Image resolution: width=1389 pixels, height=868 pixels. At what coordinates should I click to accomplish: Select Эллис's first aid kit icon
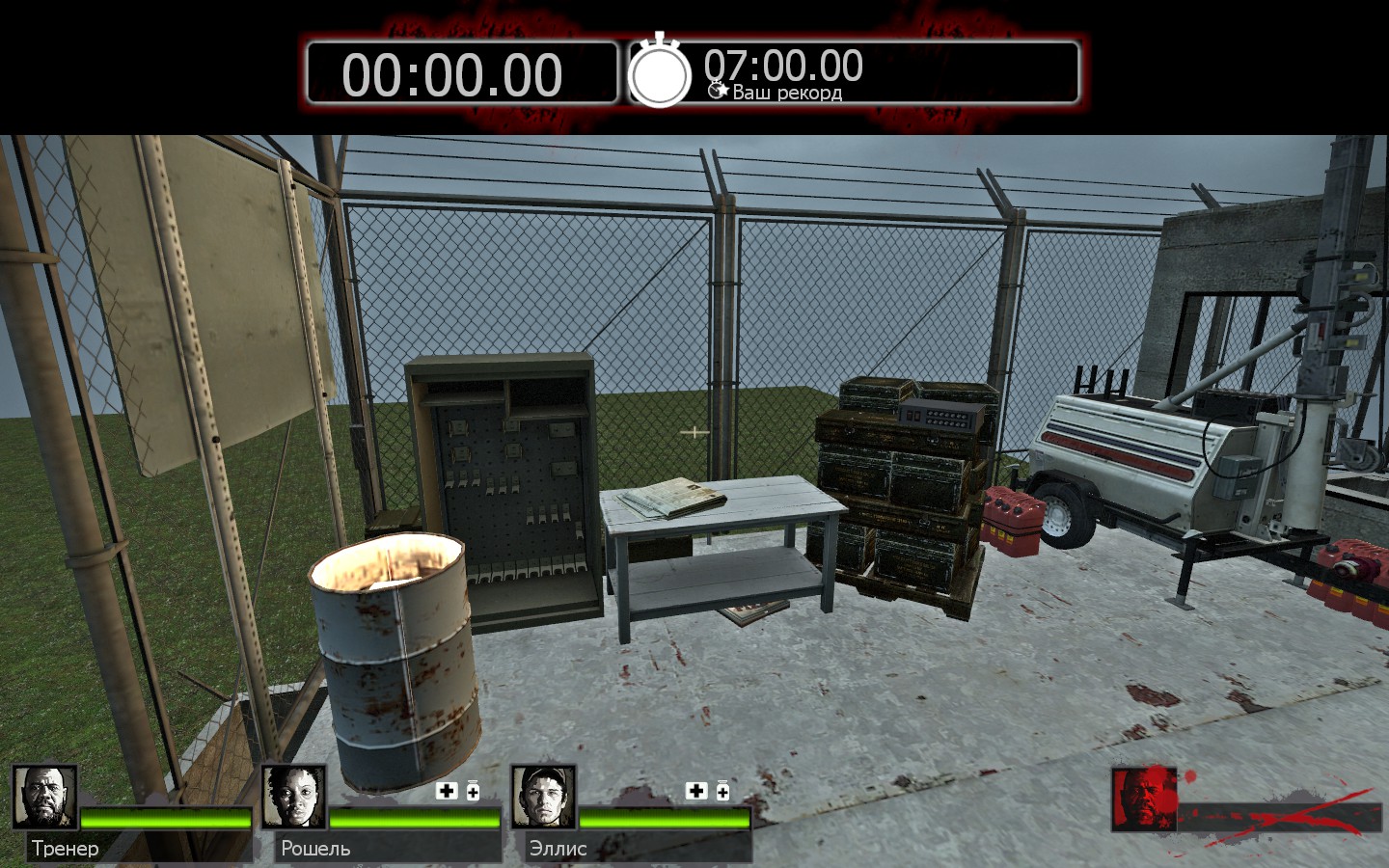tap(696, 791)
